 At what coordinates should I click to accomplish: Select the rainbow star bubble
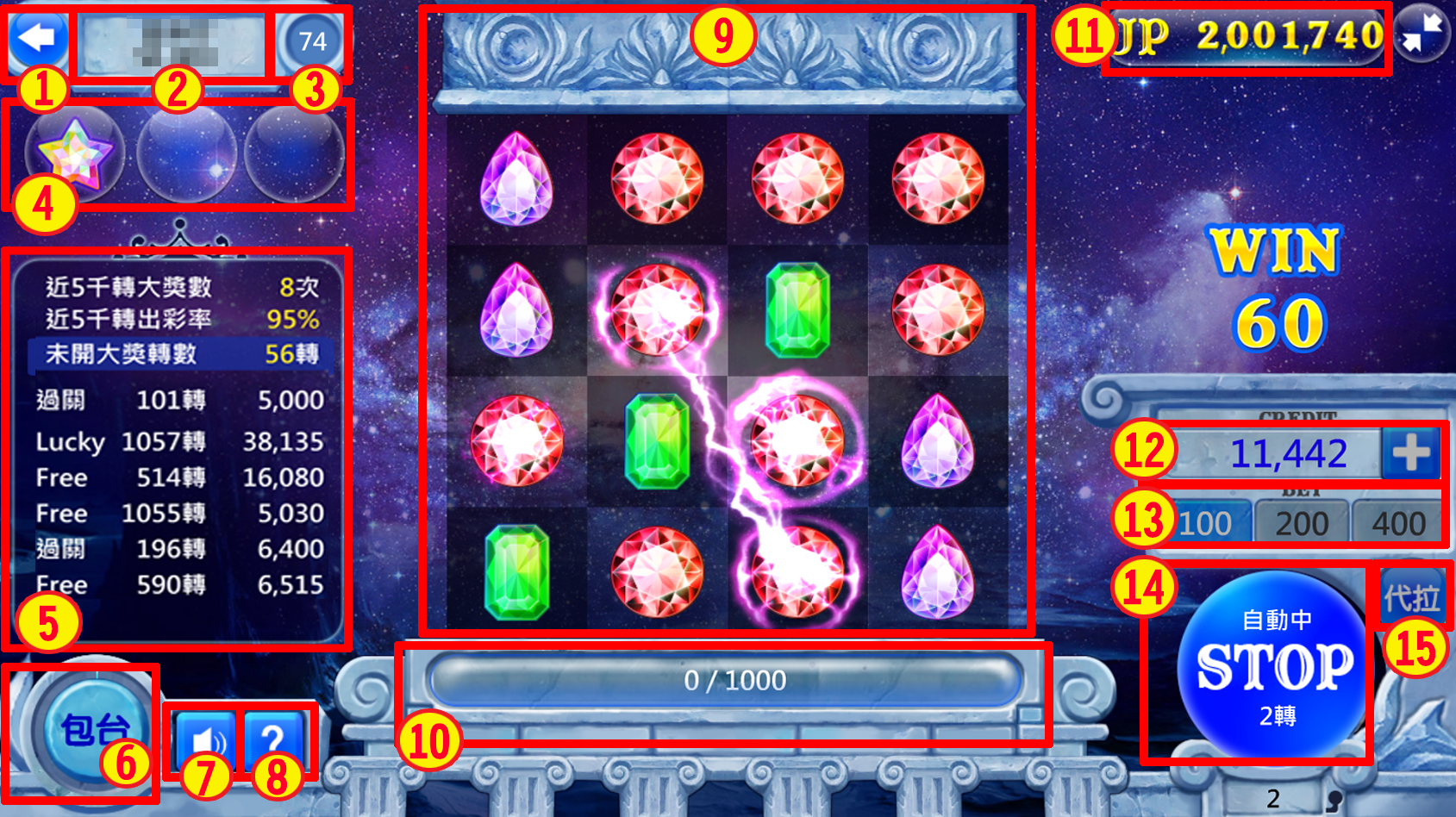click(x=75, y=154)
